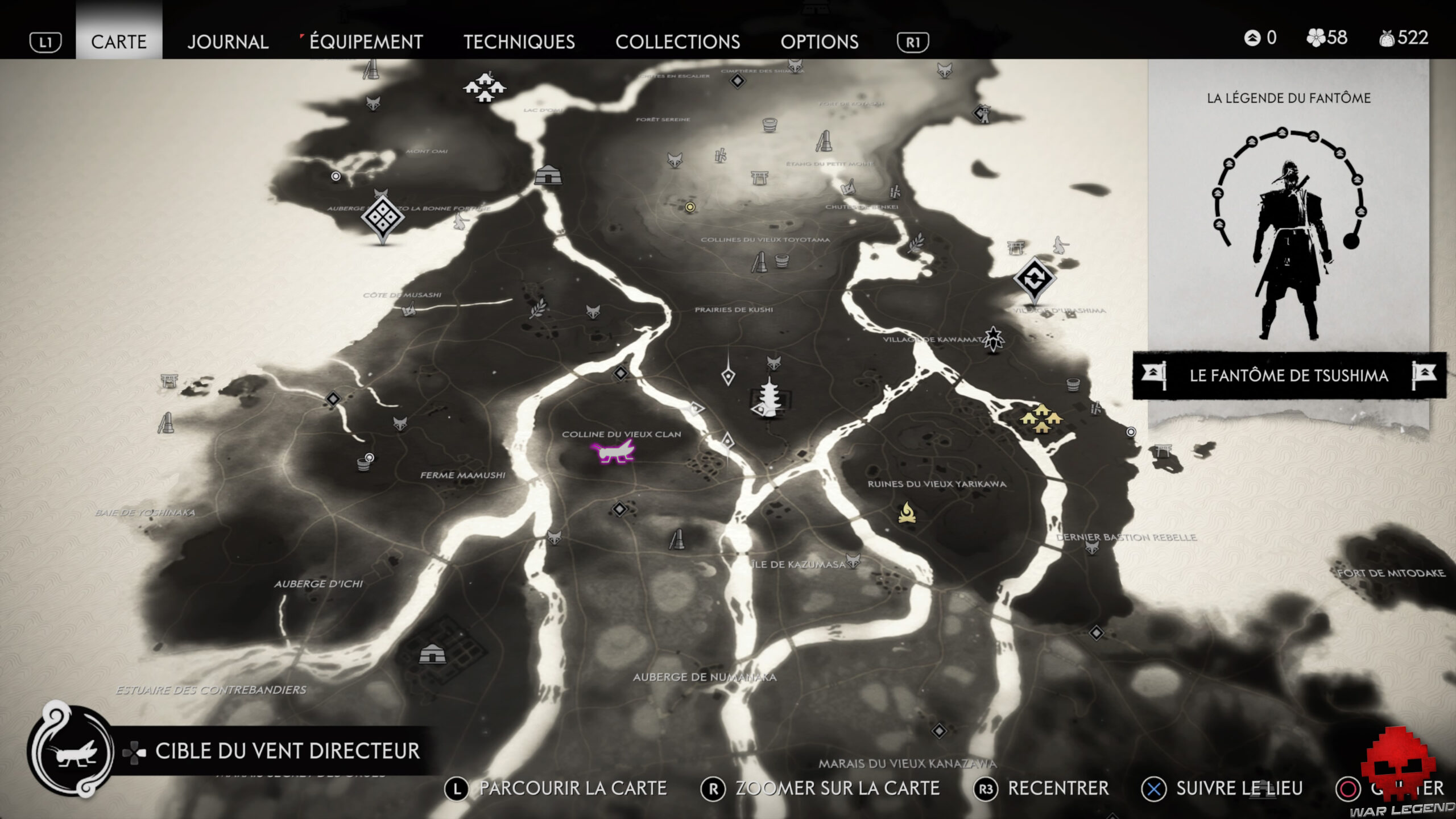1456x819 pixels.
Task: Open the TECHNIQUES menu
Action: (519, 42)
